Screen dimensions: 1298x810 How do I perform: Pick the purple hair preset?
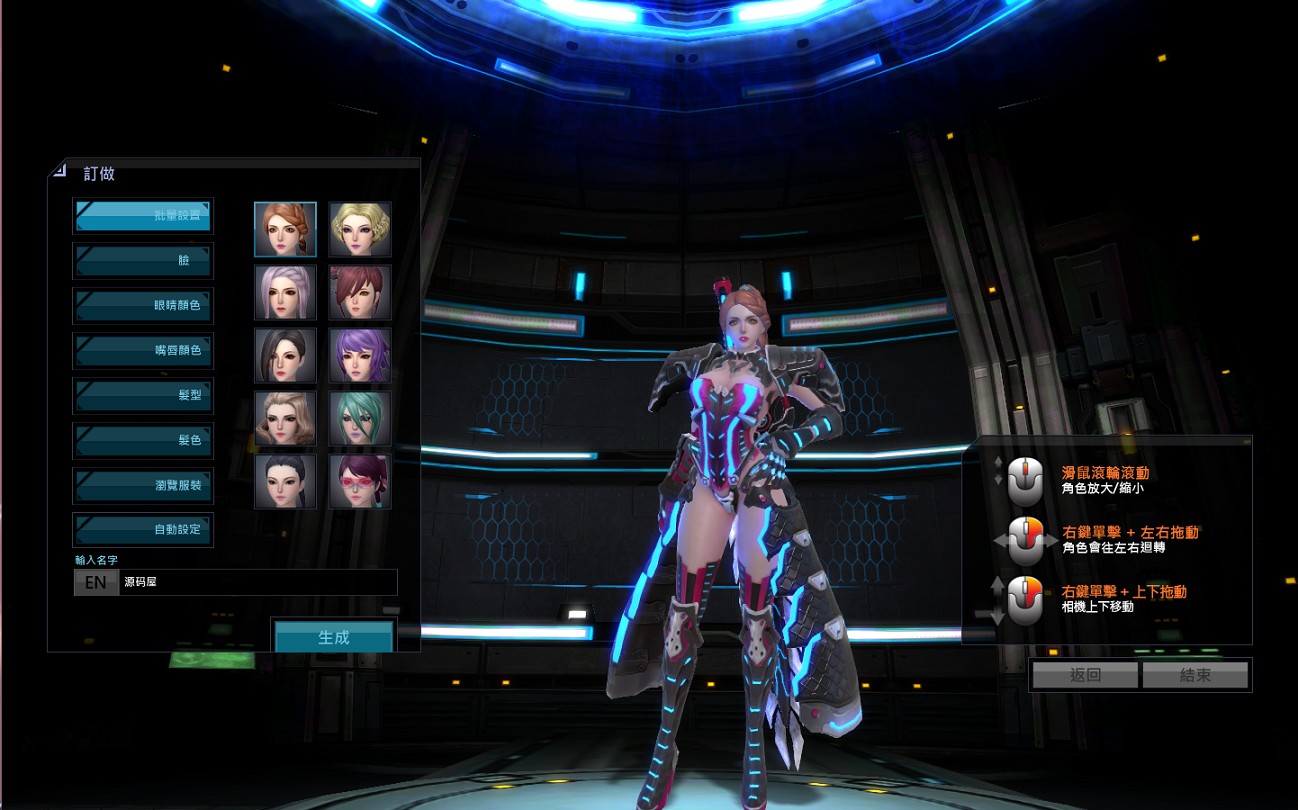[x=360, y=356]
